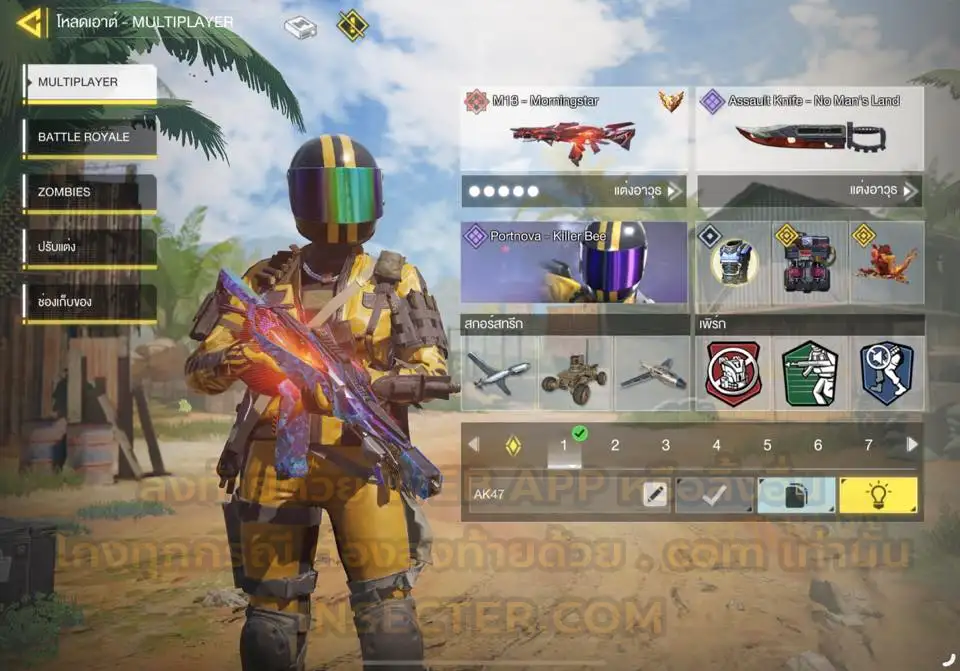
Task: Go back using the yellow arrow
Action: click(30, 22)
